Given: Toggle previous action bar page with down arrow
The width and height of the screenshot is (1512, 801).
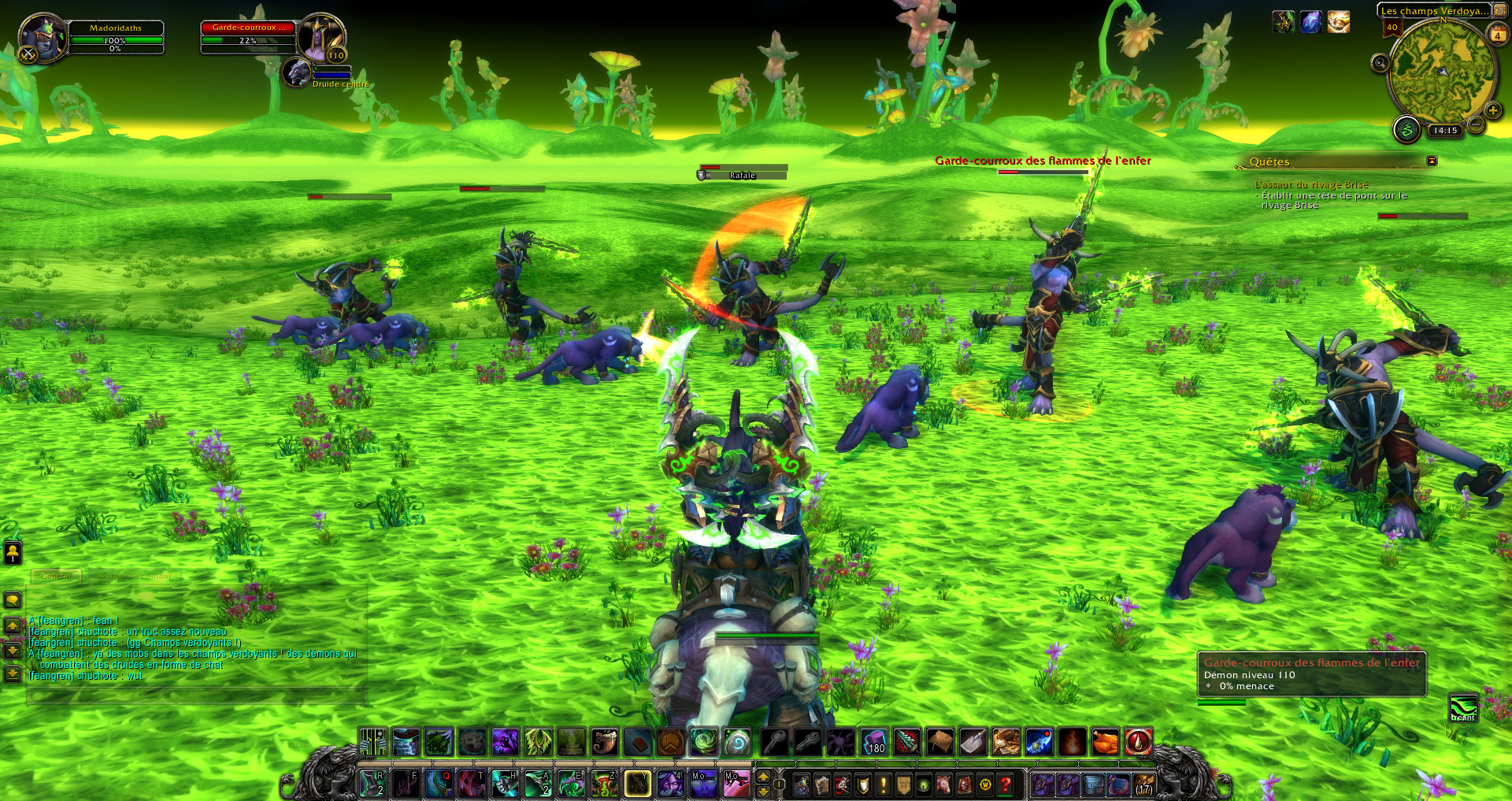Looking at the screenshot, I should point(763,792).
